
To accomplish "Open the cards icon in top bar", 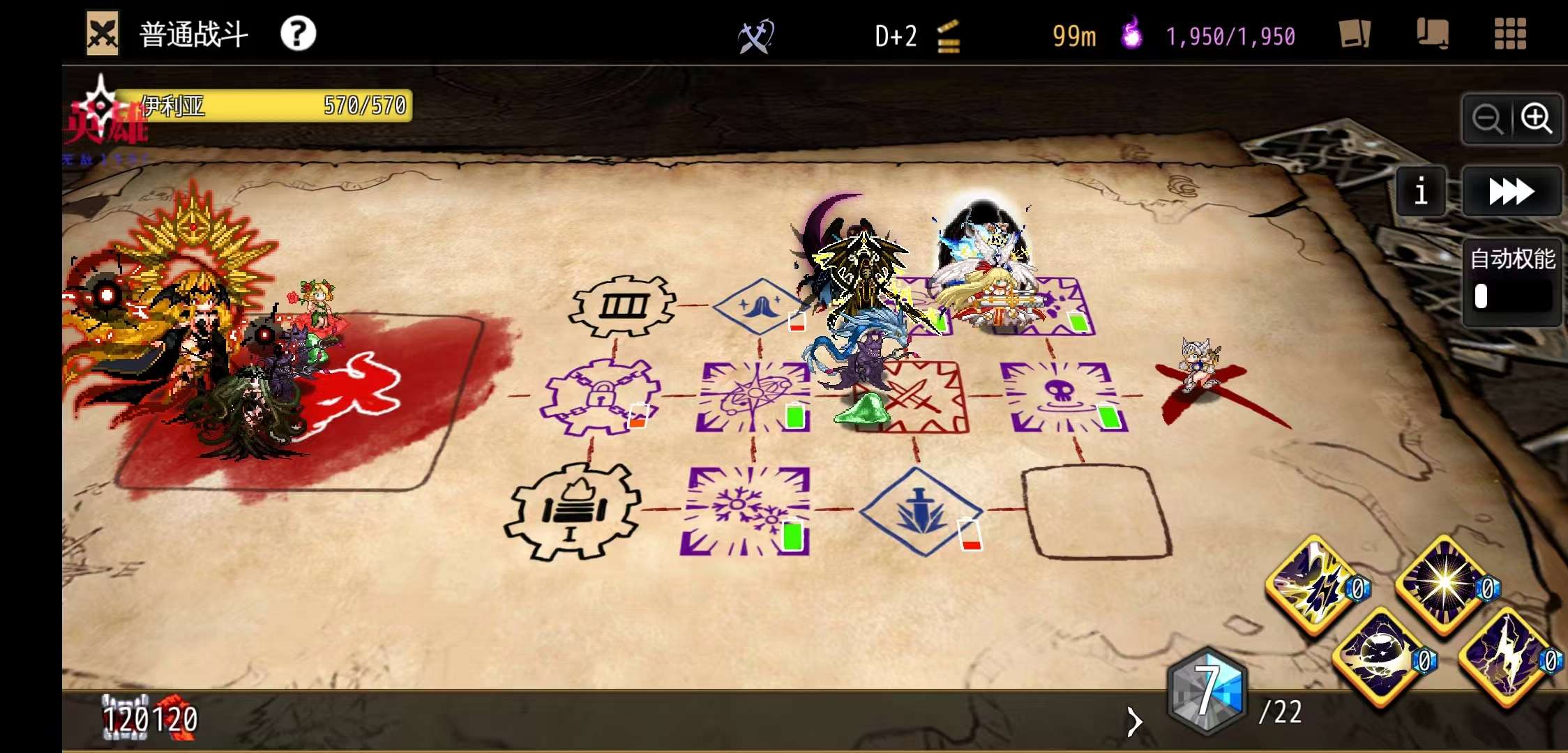I will [1355, 34].
